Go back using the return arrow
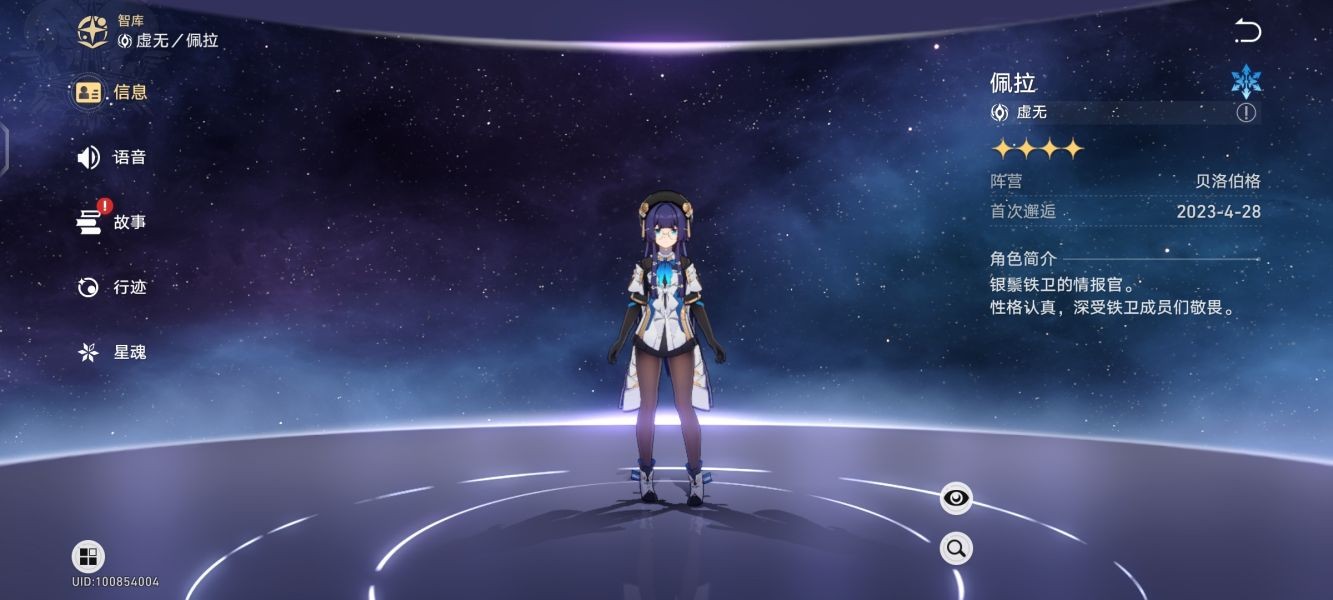This screenshot has height=600, width=1333. [1247, 31]
